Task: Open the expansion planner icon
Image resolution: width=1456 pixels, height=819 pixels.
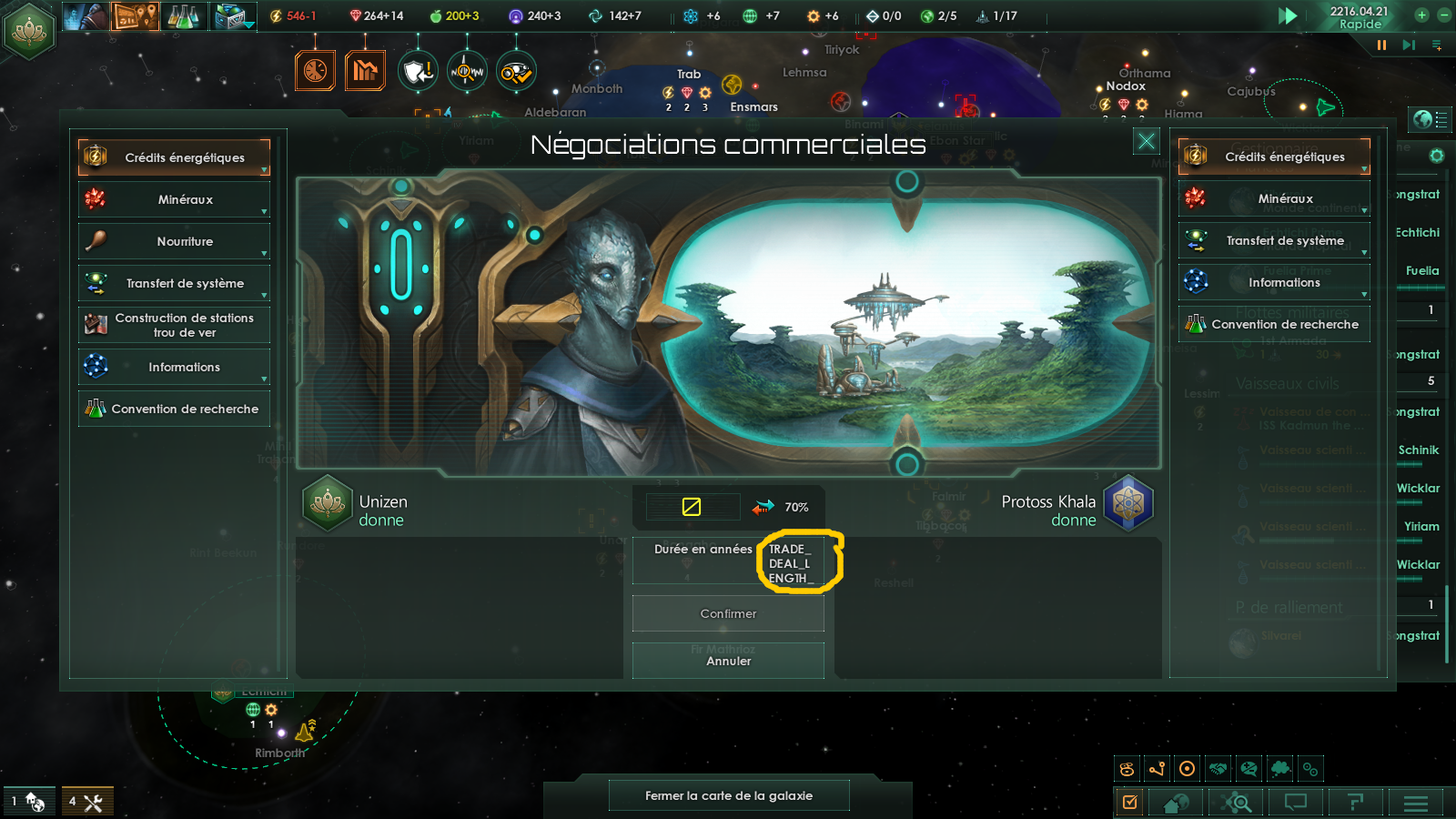Action: pyautogui.click(x=135, y=15)
